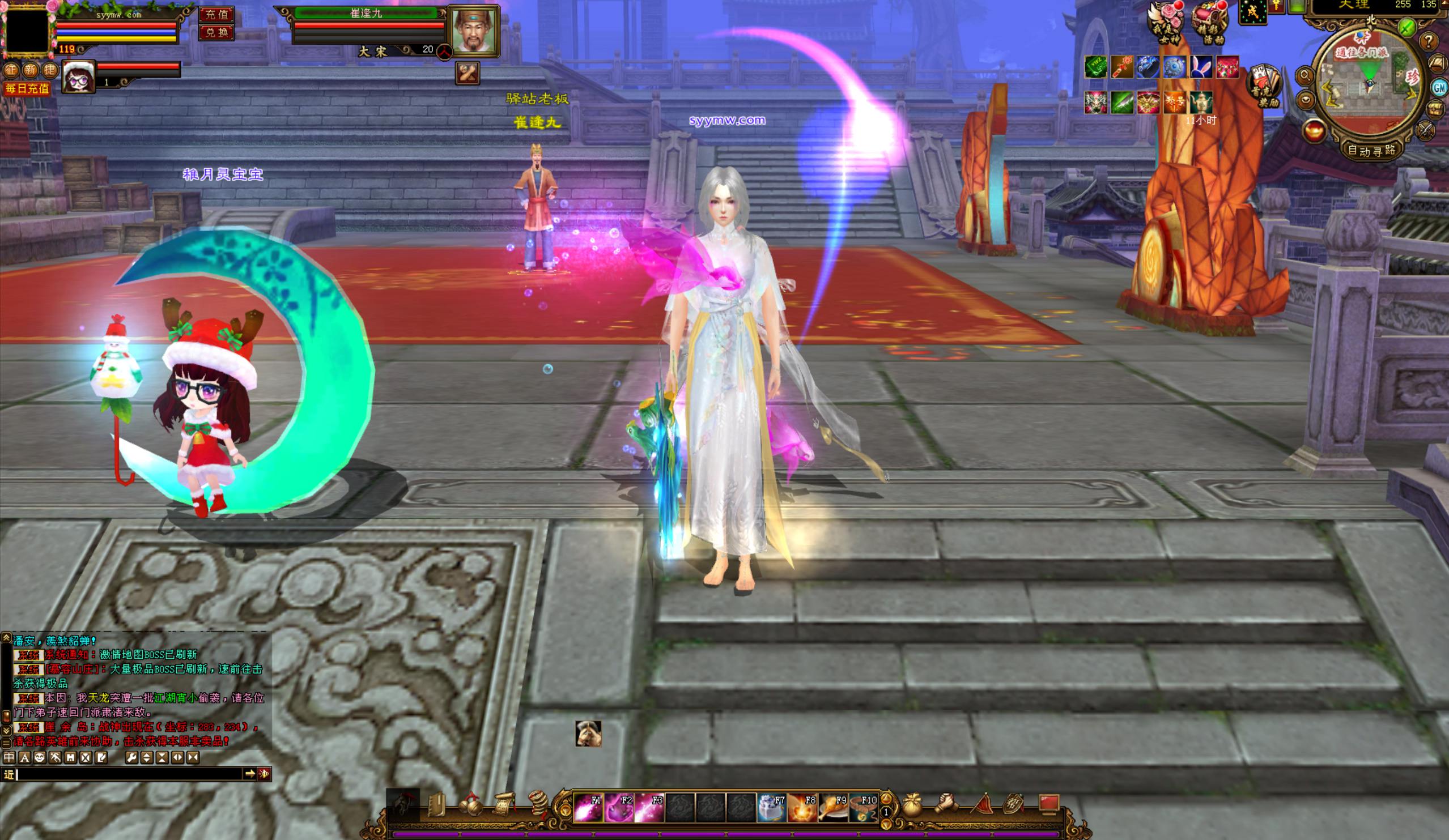Screen dimensions: 1449x840
Task: Click the magnifying glass button beside minimap
Action: [x=1304, y=75]
